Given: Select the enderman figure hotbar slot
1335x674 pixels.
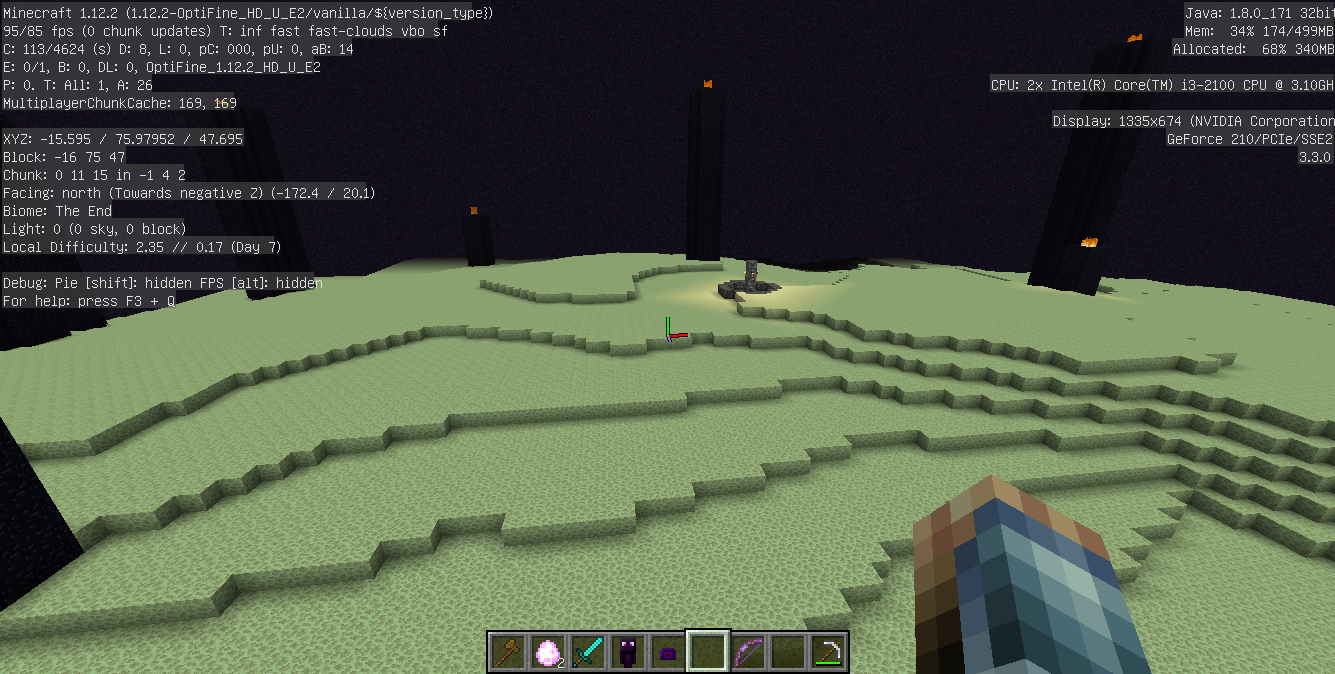Looking at the screenshot, I should pos(628,652).
